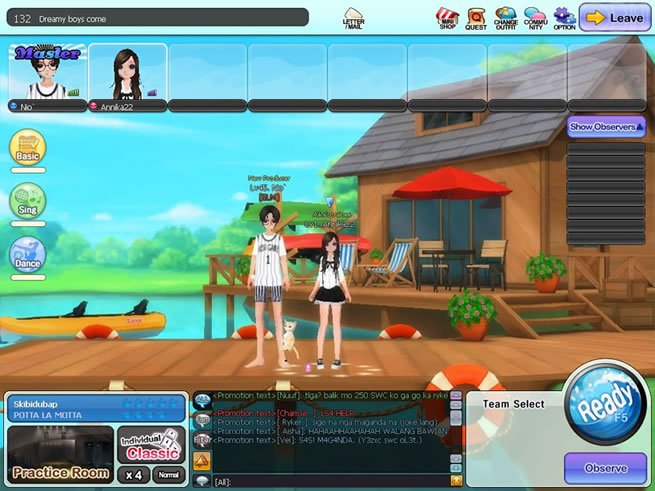Open the Change Outfit menu
Image resolution: width=655 pixels, height=491 pixels.
click(506, 17)
